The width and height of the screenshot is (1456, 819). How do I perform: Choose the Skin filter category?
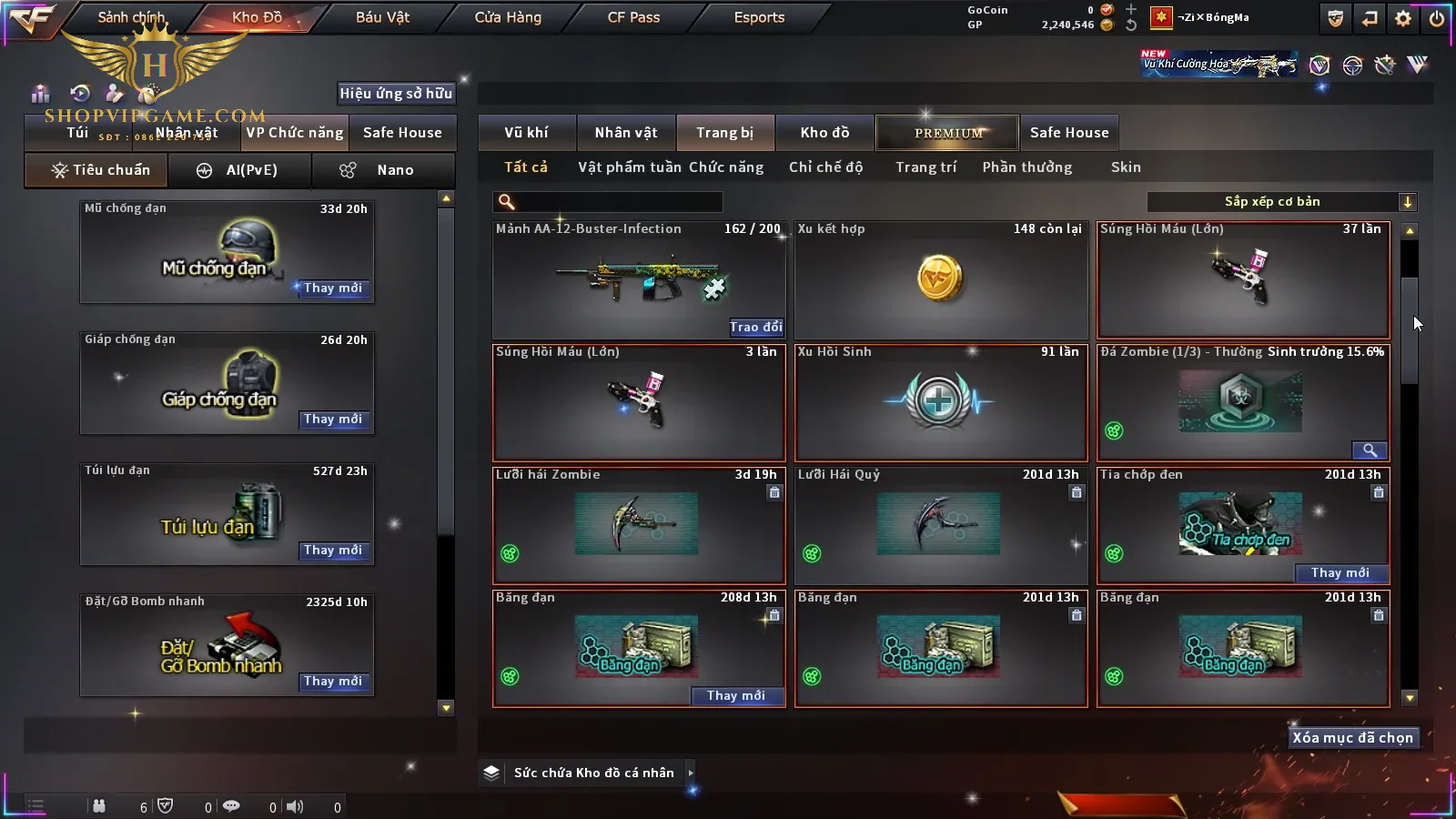(x=1126, y=167)
